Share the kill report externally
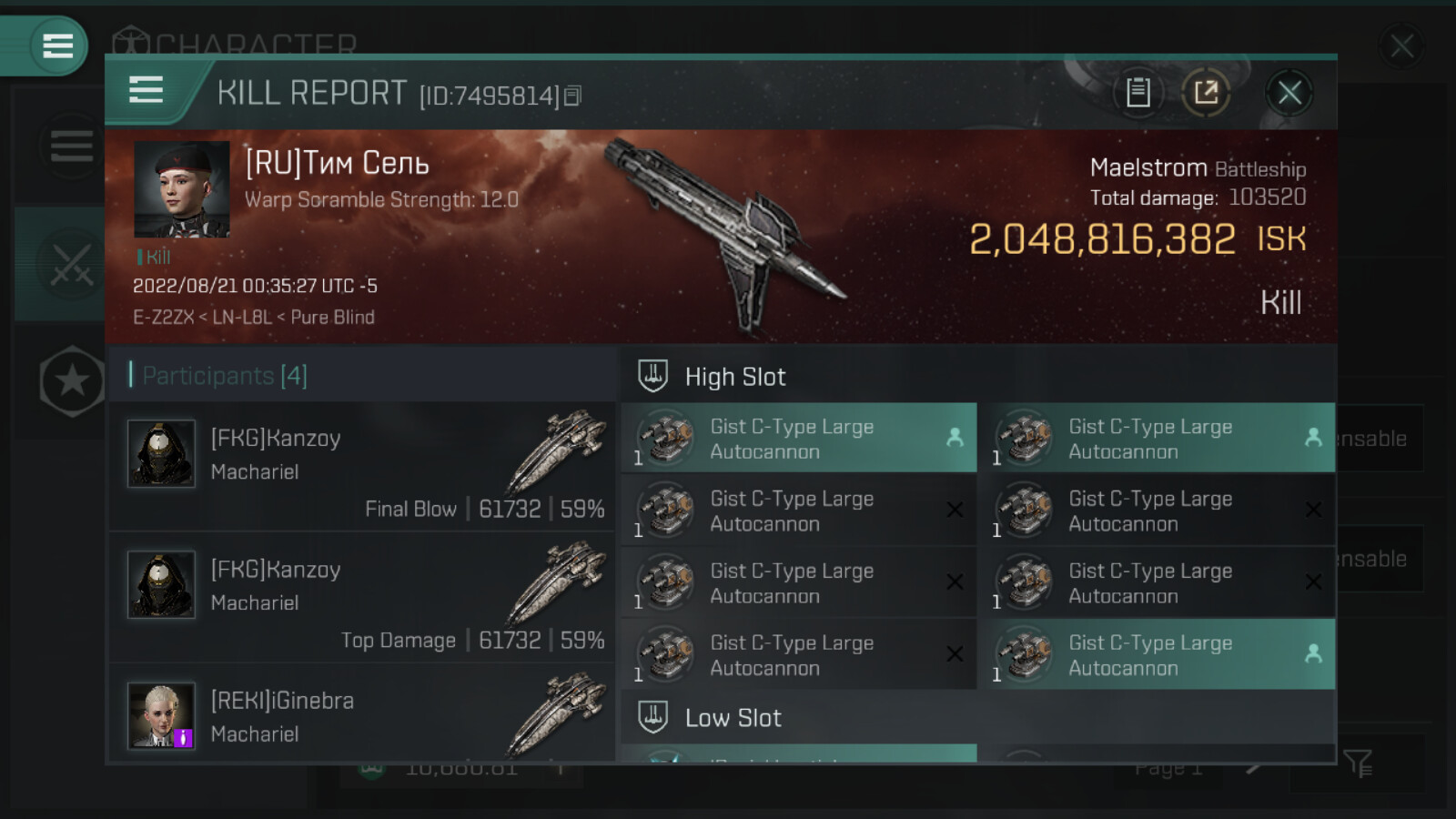The height and width of the screenshot is (819, 1456). point(1206,92)
